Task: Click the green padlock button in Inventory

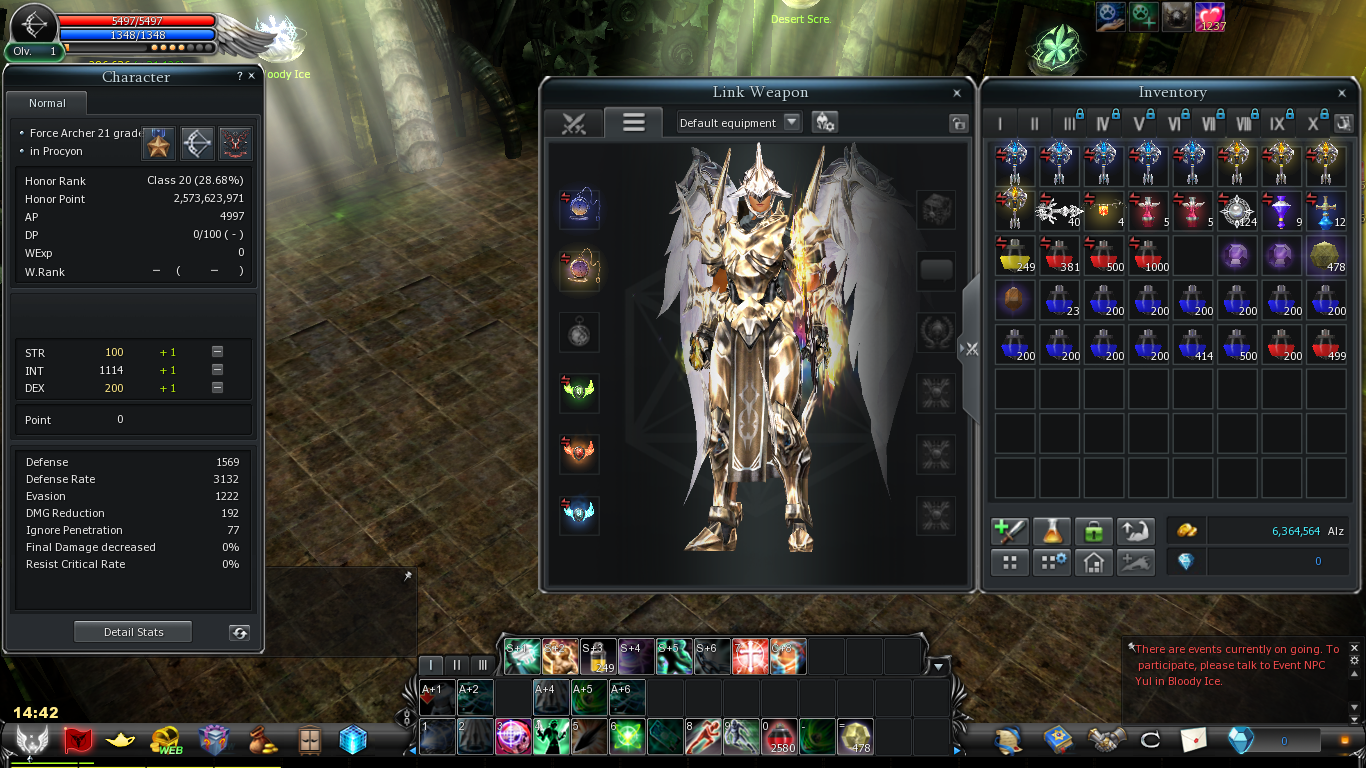Action: [1093, 531]
